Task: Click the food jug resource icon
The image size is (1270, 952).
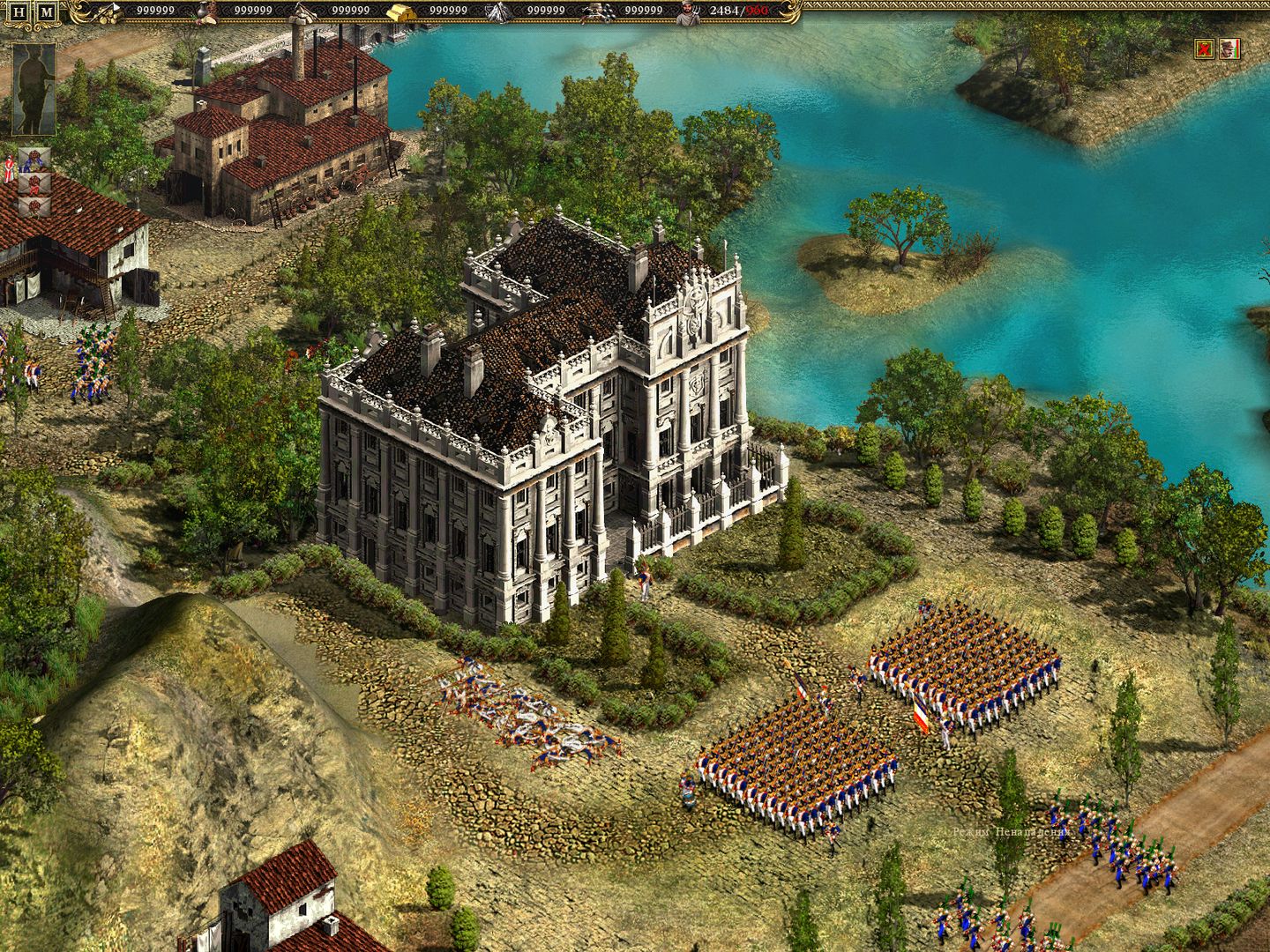Action: click(203, 12)
